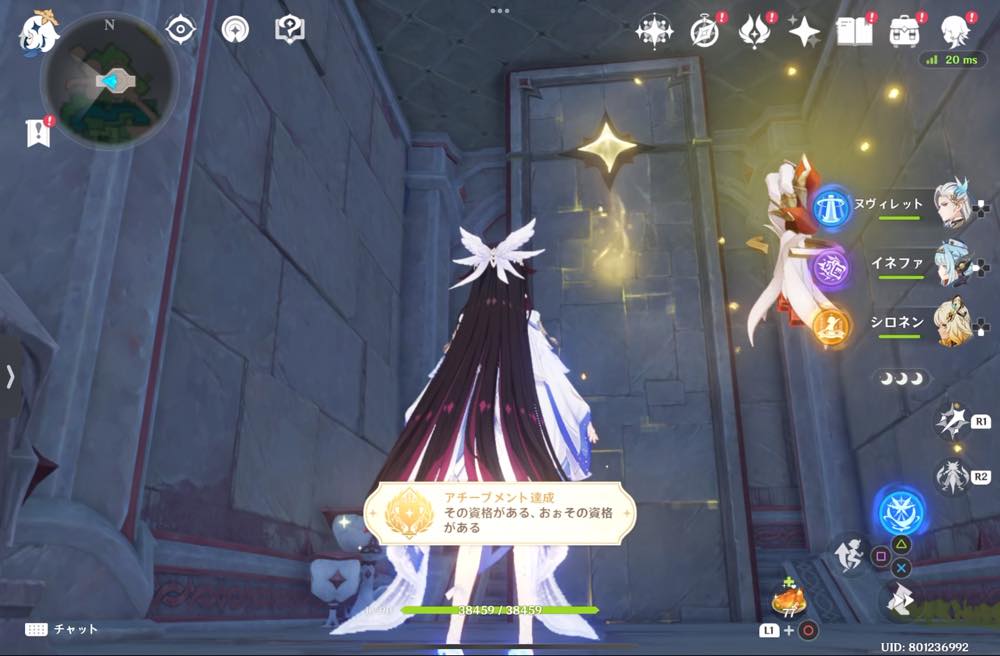Activate the glowing blue elemental burst
Viewport: 1000px width, 656px height.
900,511
